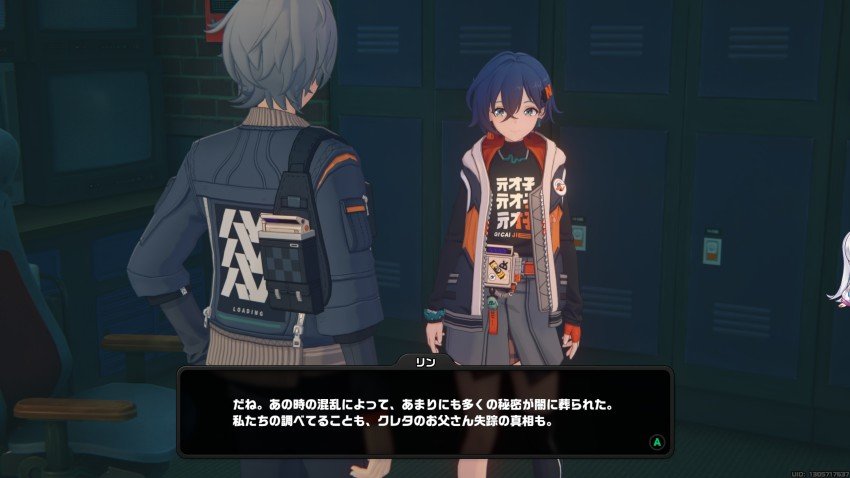Advance Rin's dialogue text box
The height and width of the screenshot is (478, 850).
pyautogui.click(x=656, y=440)
